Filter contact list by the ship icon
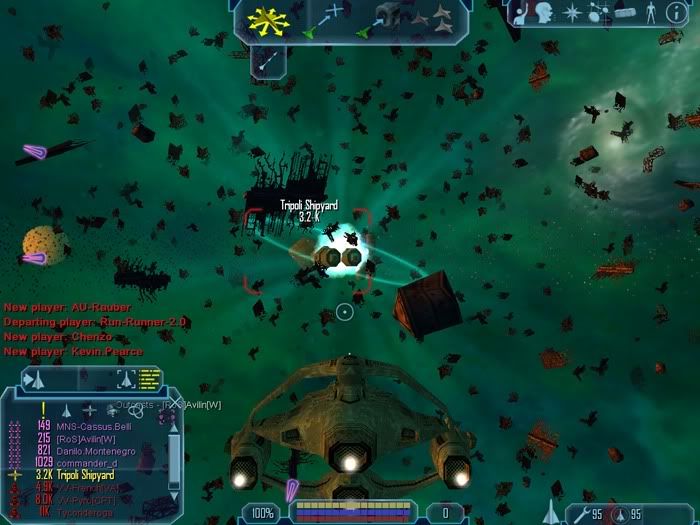 coord(66,409)
